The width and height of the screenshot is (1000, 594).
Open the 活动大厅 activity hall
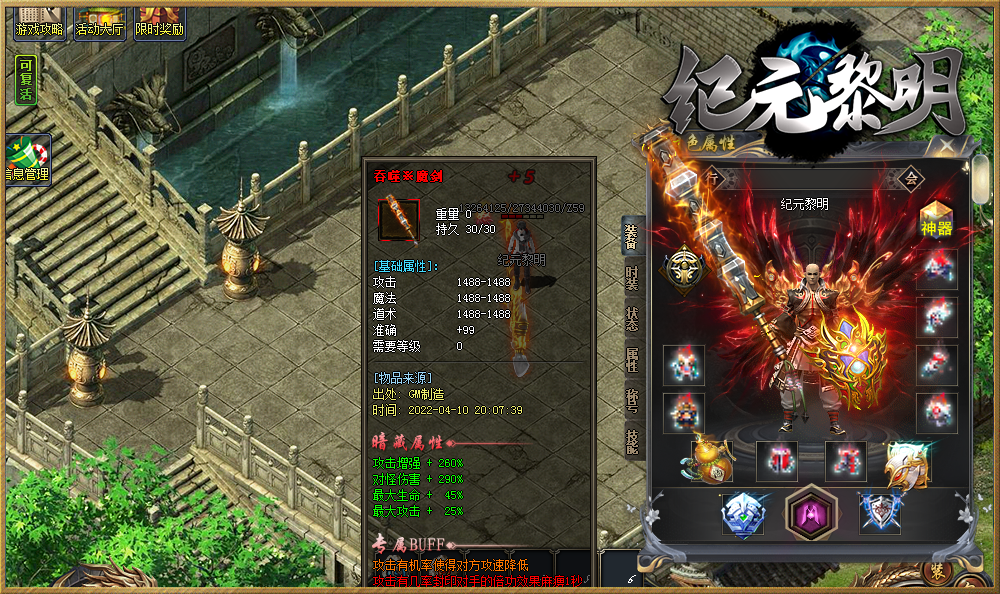click(100, 21)
